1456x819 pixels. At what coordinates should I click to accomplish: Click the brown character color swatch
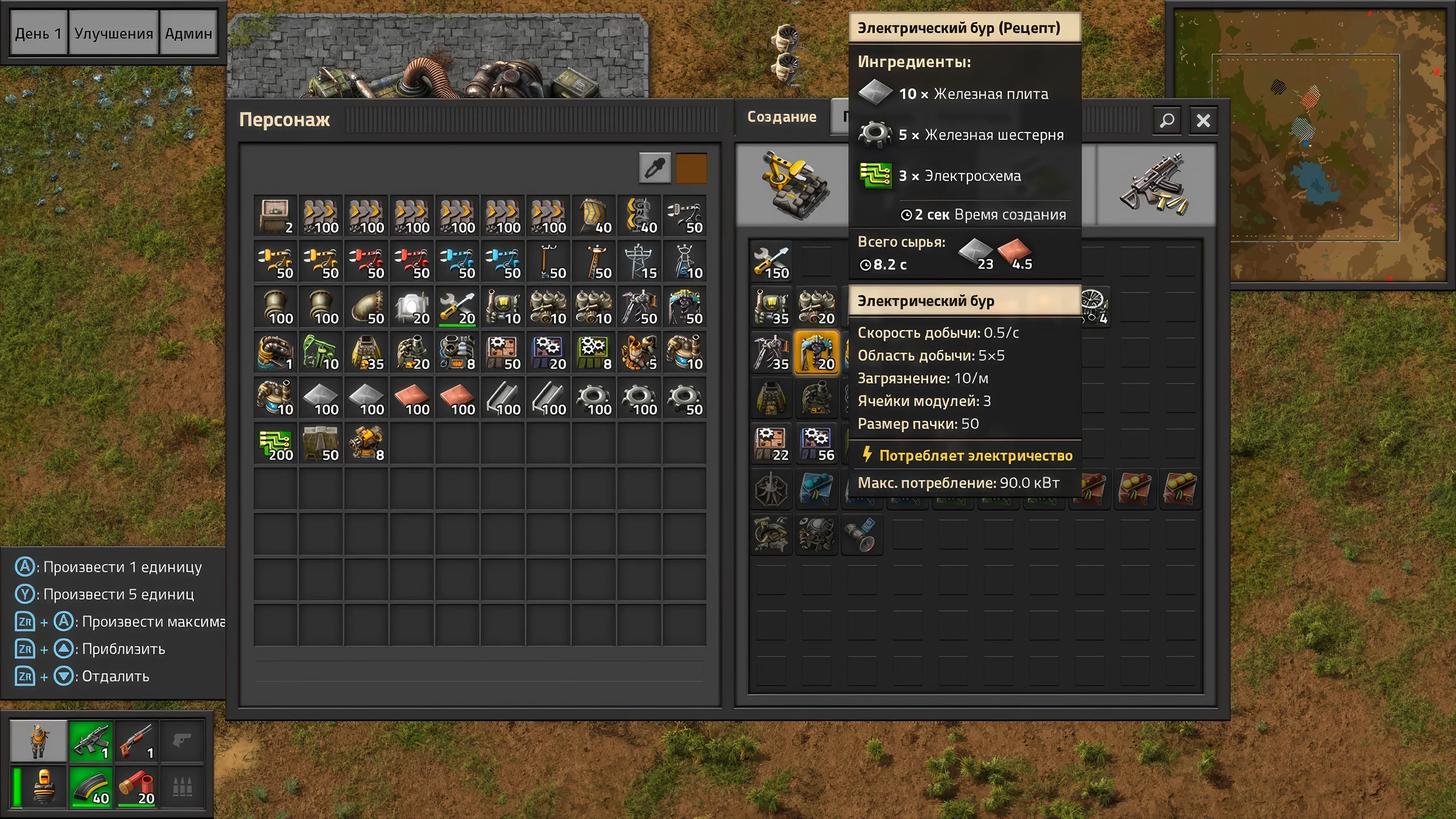691,168
